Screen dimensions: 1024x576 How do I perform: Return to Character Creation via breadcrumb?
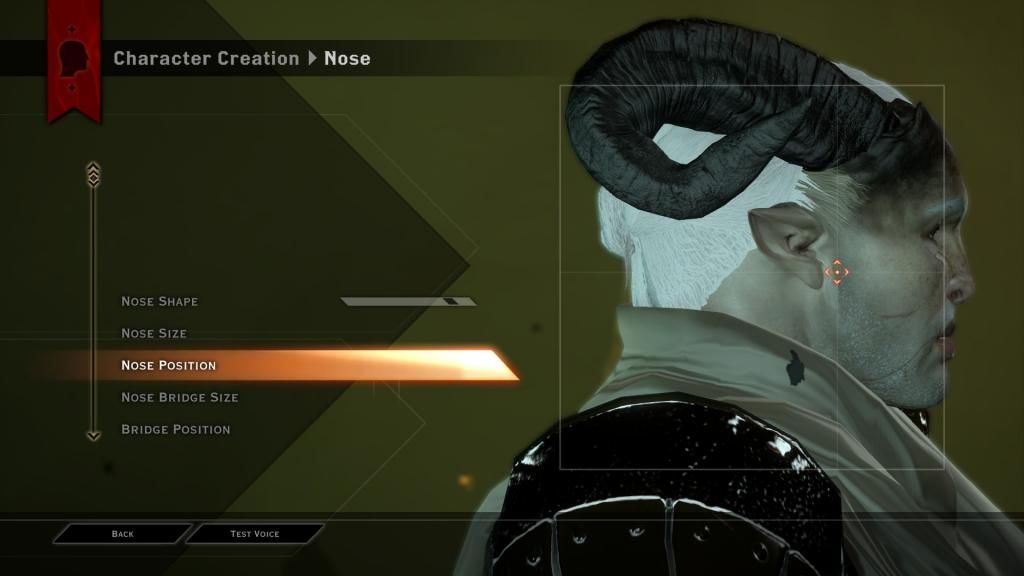click(206, 58)
